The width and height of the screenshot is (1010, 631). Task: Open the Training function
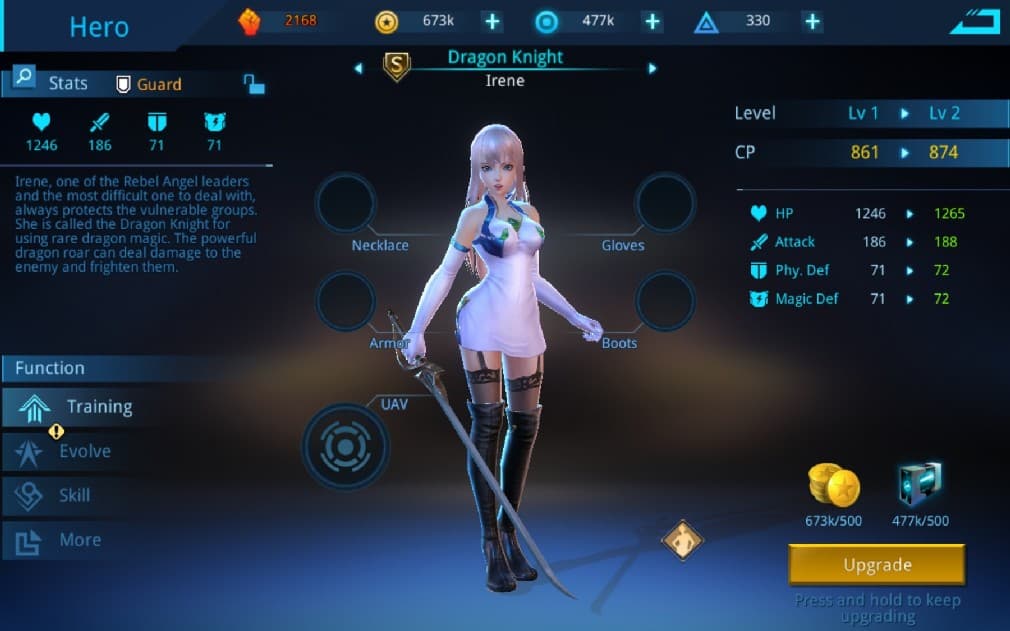coord(78,407)
